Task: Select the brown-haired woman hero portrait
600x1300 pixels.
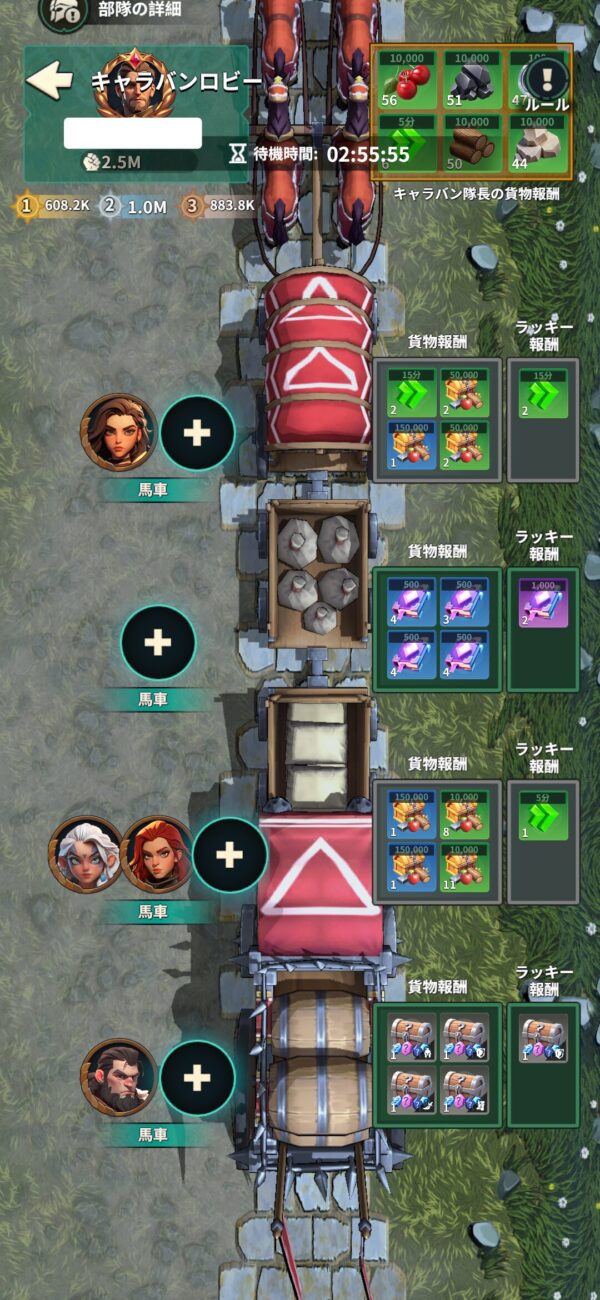Action: 119,432
